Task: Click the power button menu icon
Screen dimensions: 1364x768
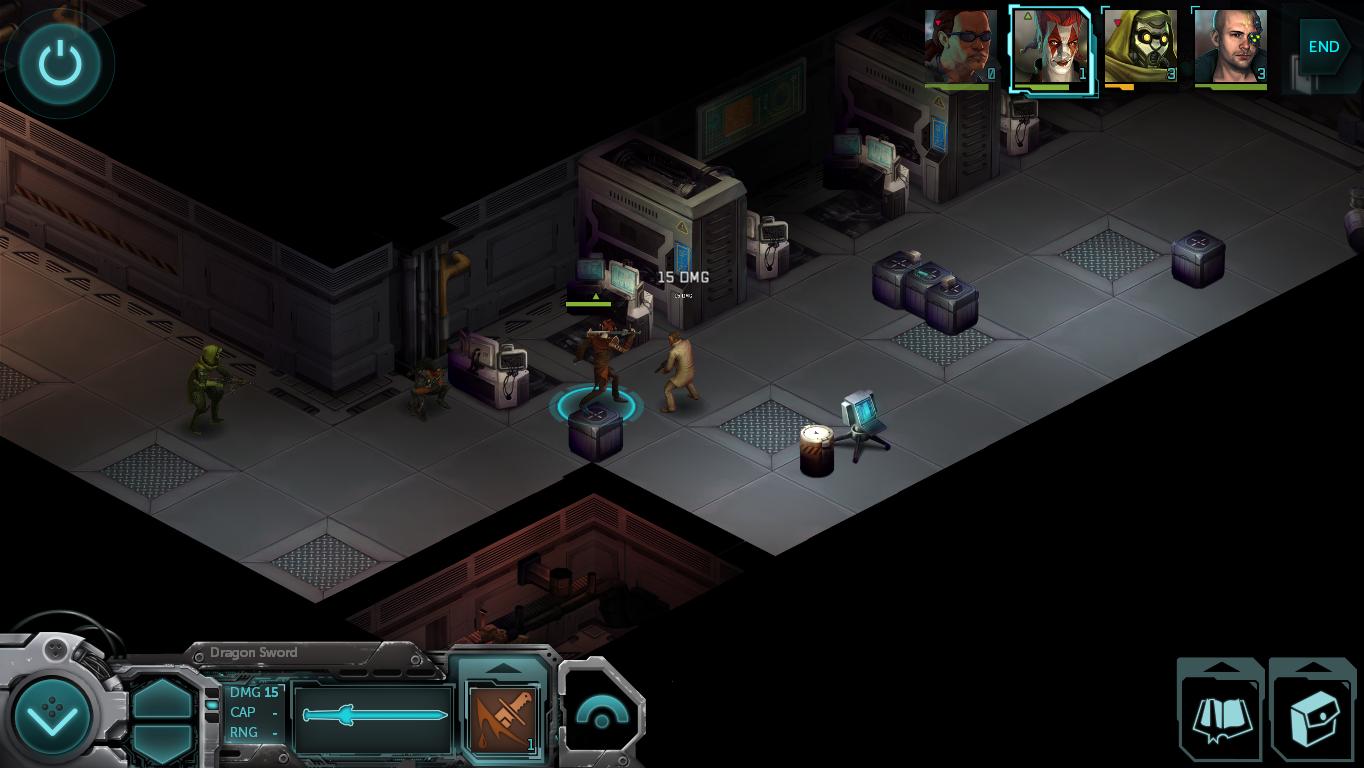Action: 59,64
